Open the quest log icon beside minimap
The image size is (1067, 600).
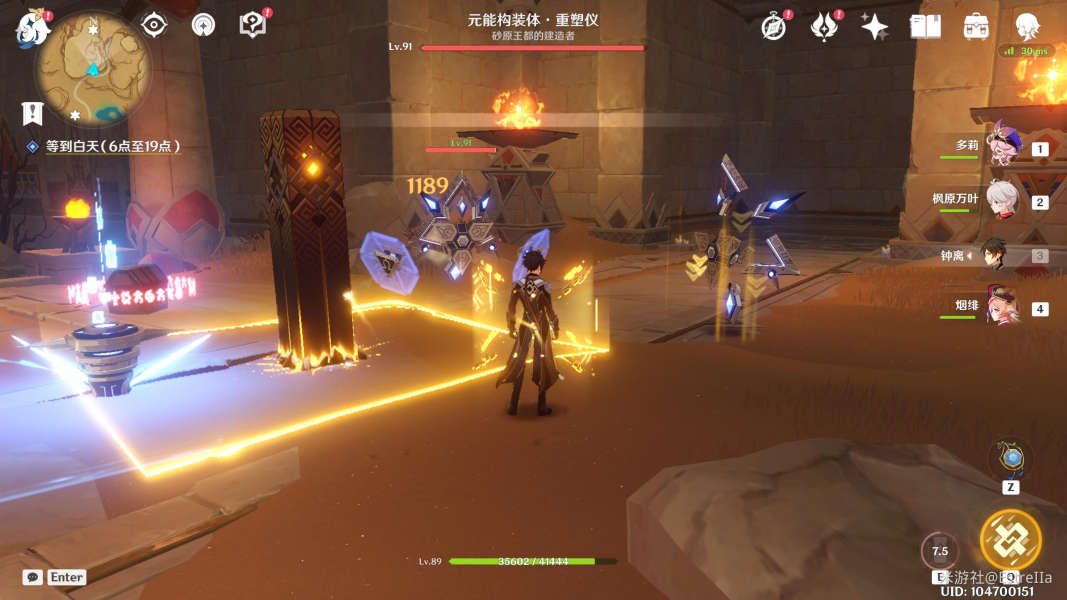click(x=32, y=114)
